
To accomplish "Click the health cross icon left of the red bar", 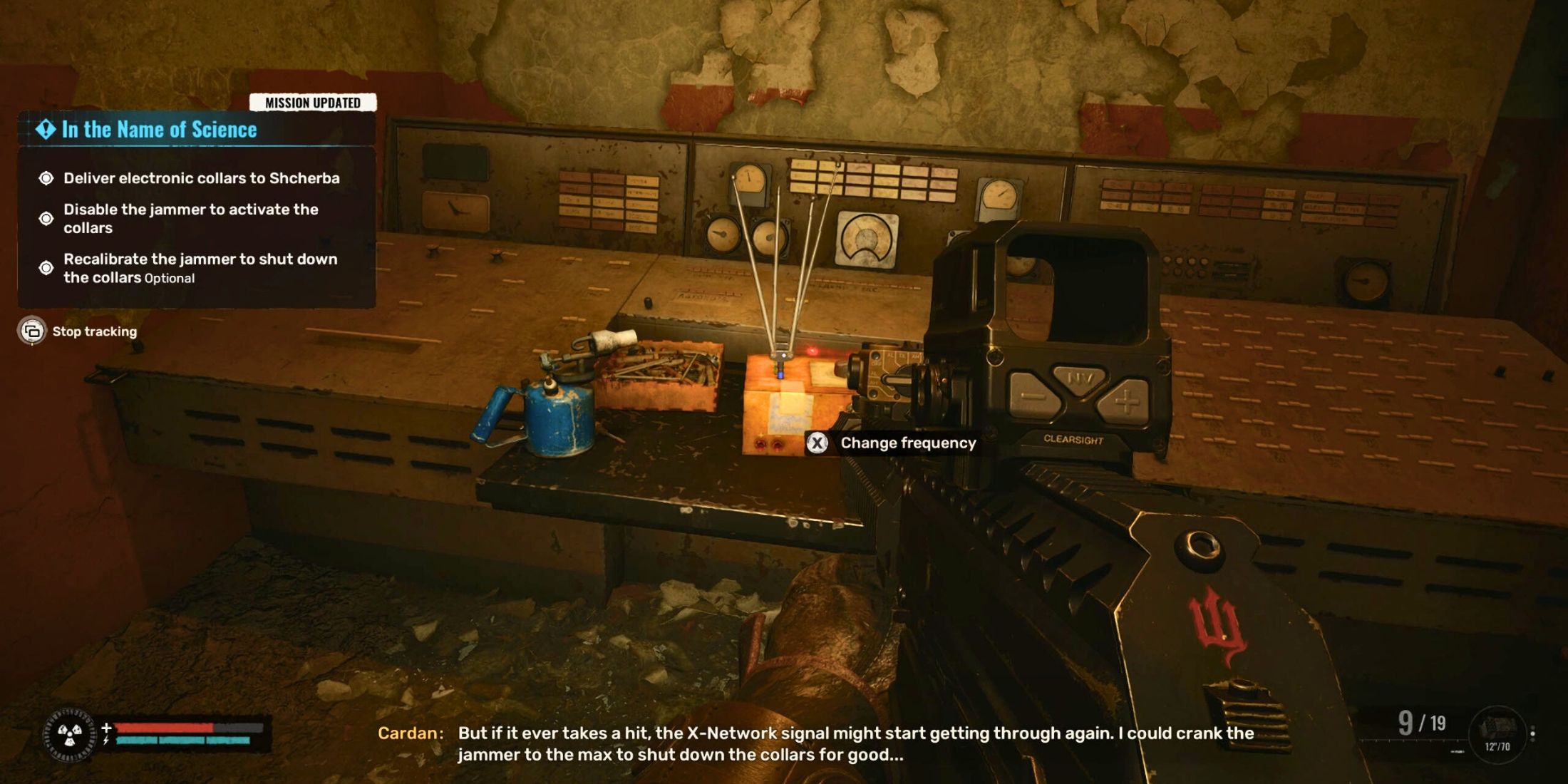I will (105, 728).
